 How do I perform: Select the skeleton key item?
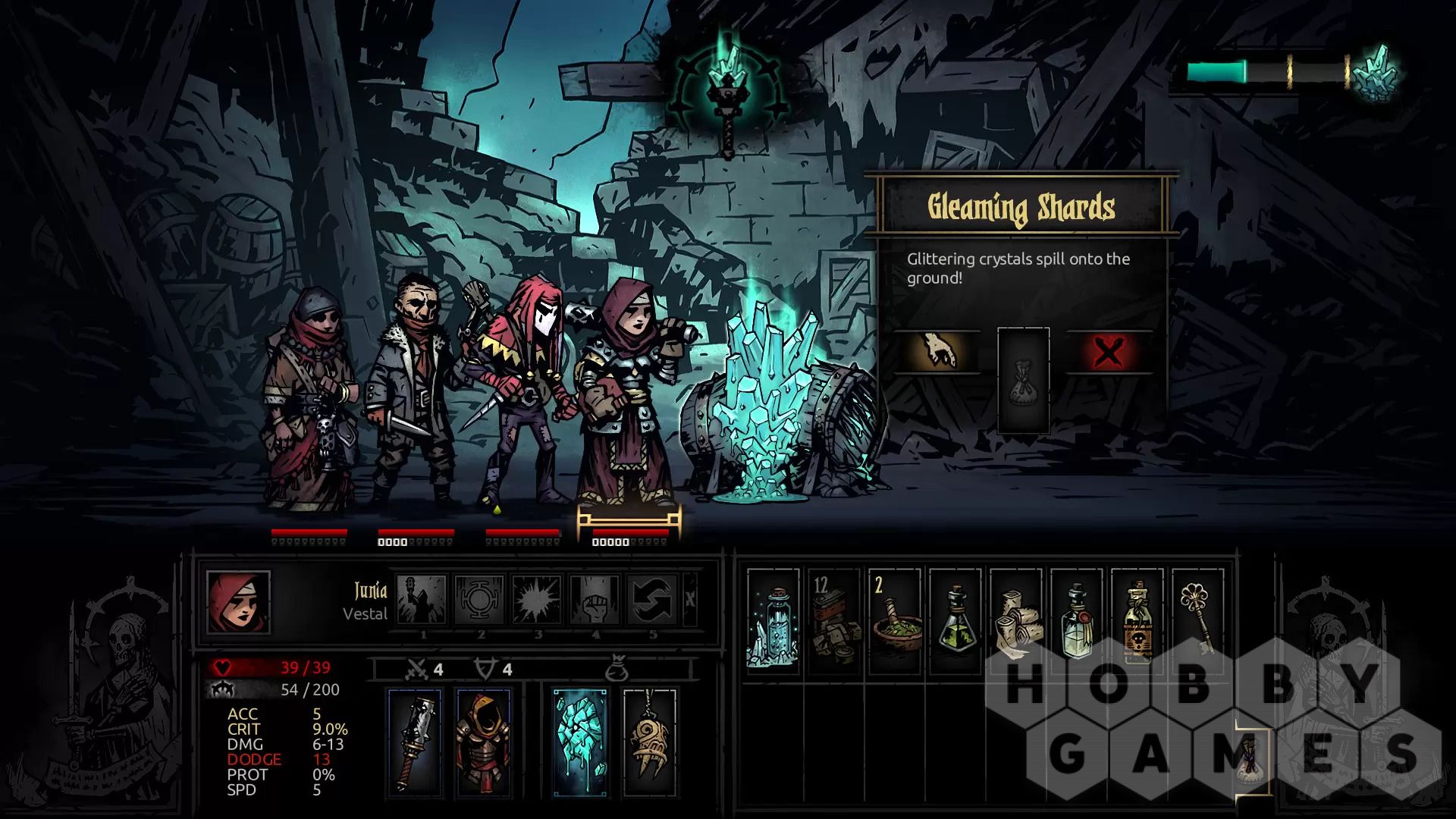pos(1197,622)
